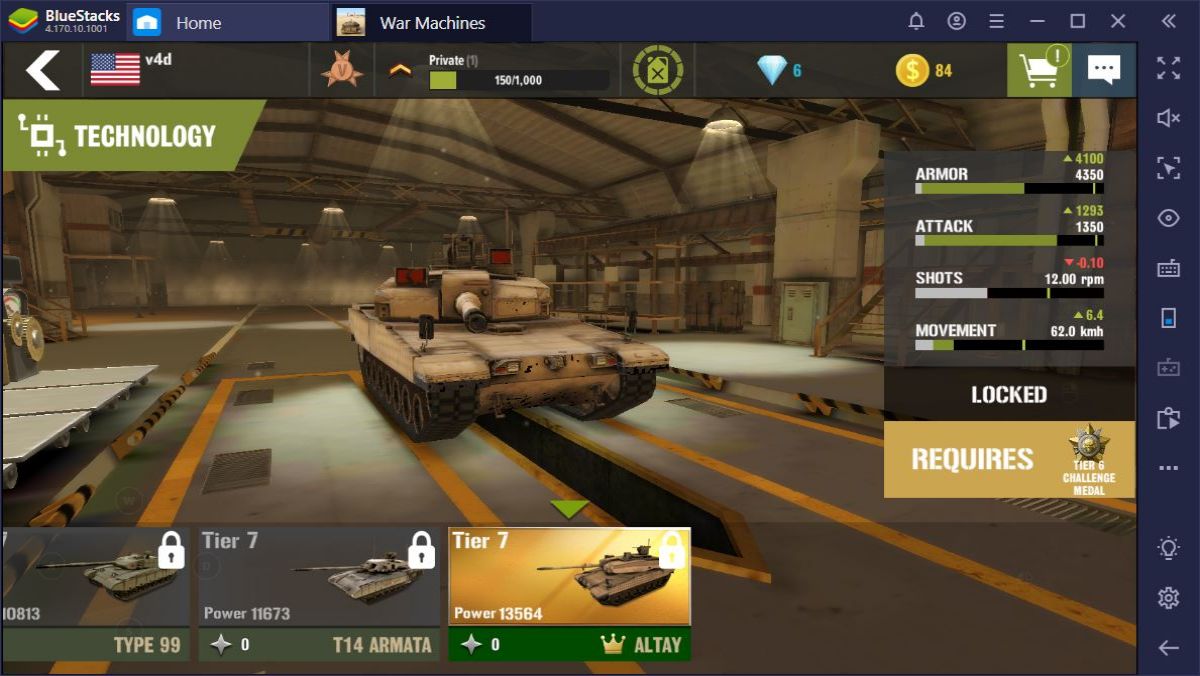
Task: Tap the blue diamond currency icon
Action: click(x=772, y=70)
